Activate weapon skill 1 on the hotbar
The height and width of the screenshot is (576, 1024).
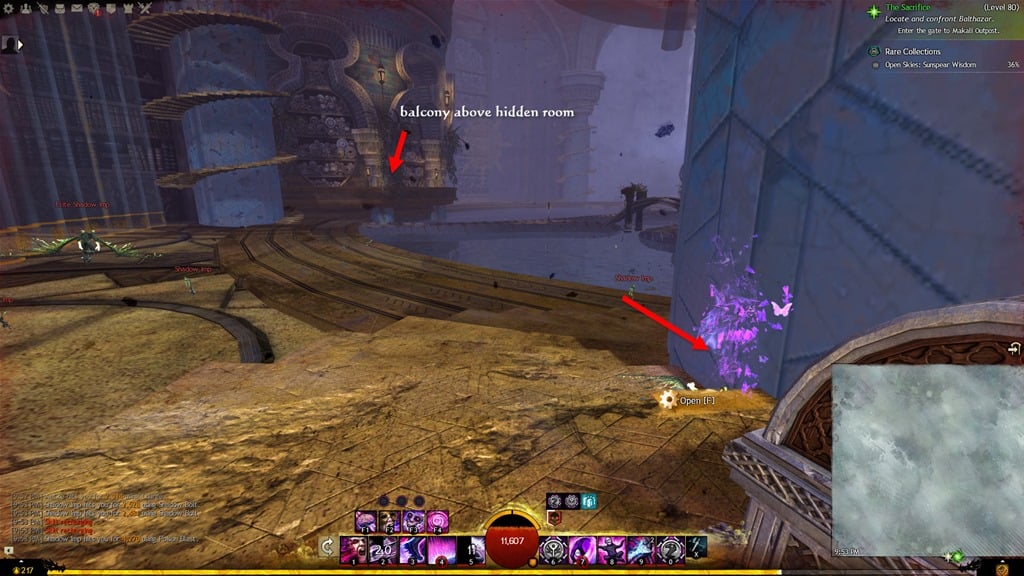(355, 549)
